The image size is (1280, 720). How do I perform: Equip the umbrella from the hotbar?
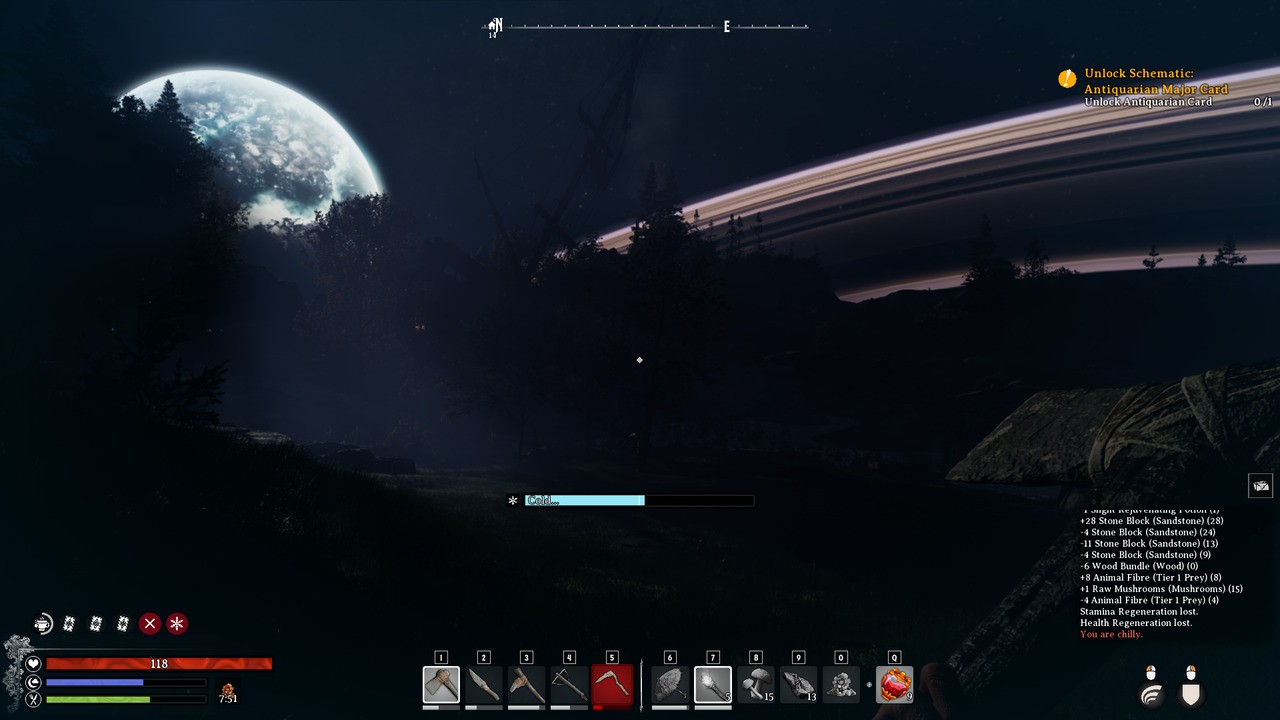(670, 685)
